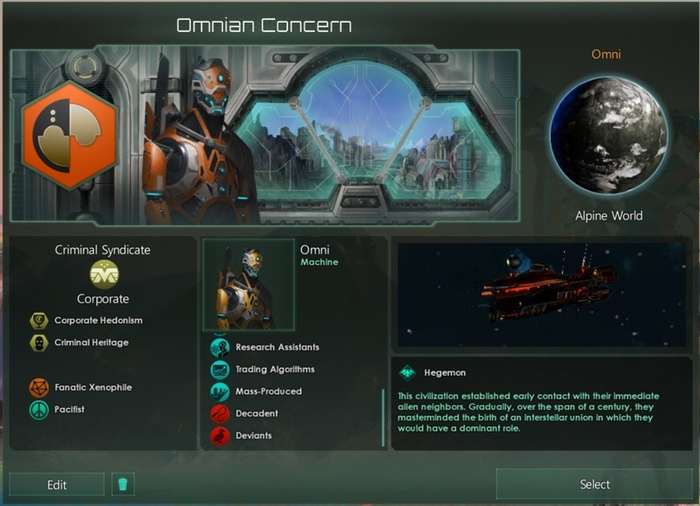This screenshot has width=700, height=506.
Task: Click the Hegemon origin icon
Action: (407, 372)
